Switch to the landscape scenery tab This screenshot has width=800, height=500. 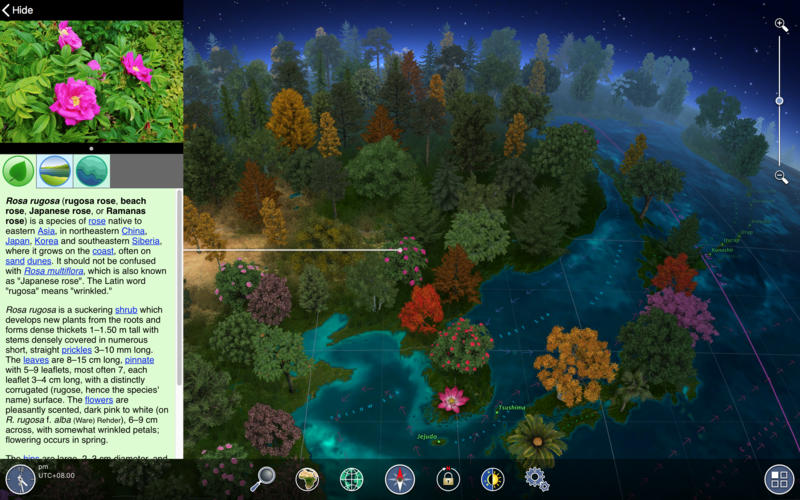[54, 171]
